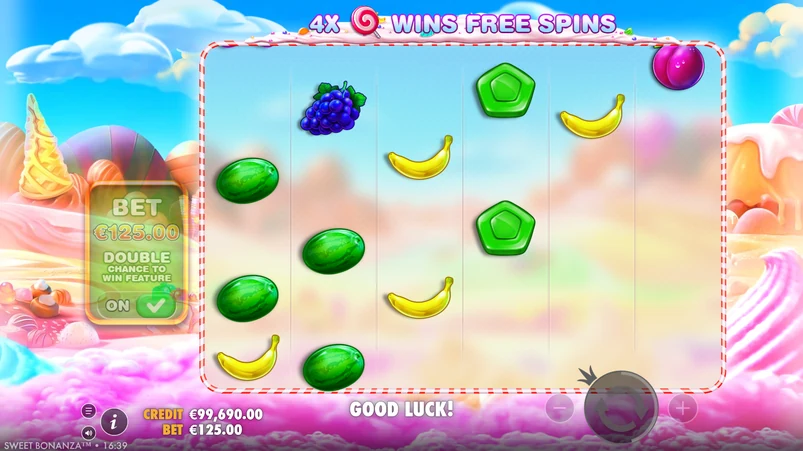
Task: Decrease the bet with the minus button
Action: (x=560, y=408)
